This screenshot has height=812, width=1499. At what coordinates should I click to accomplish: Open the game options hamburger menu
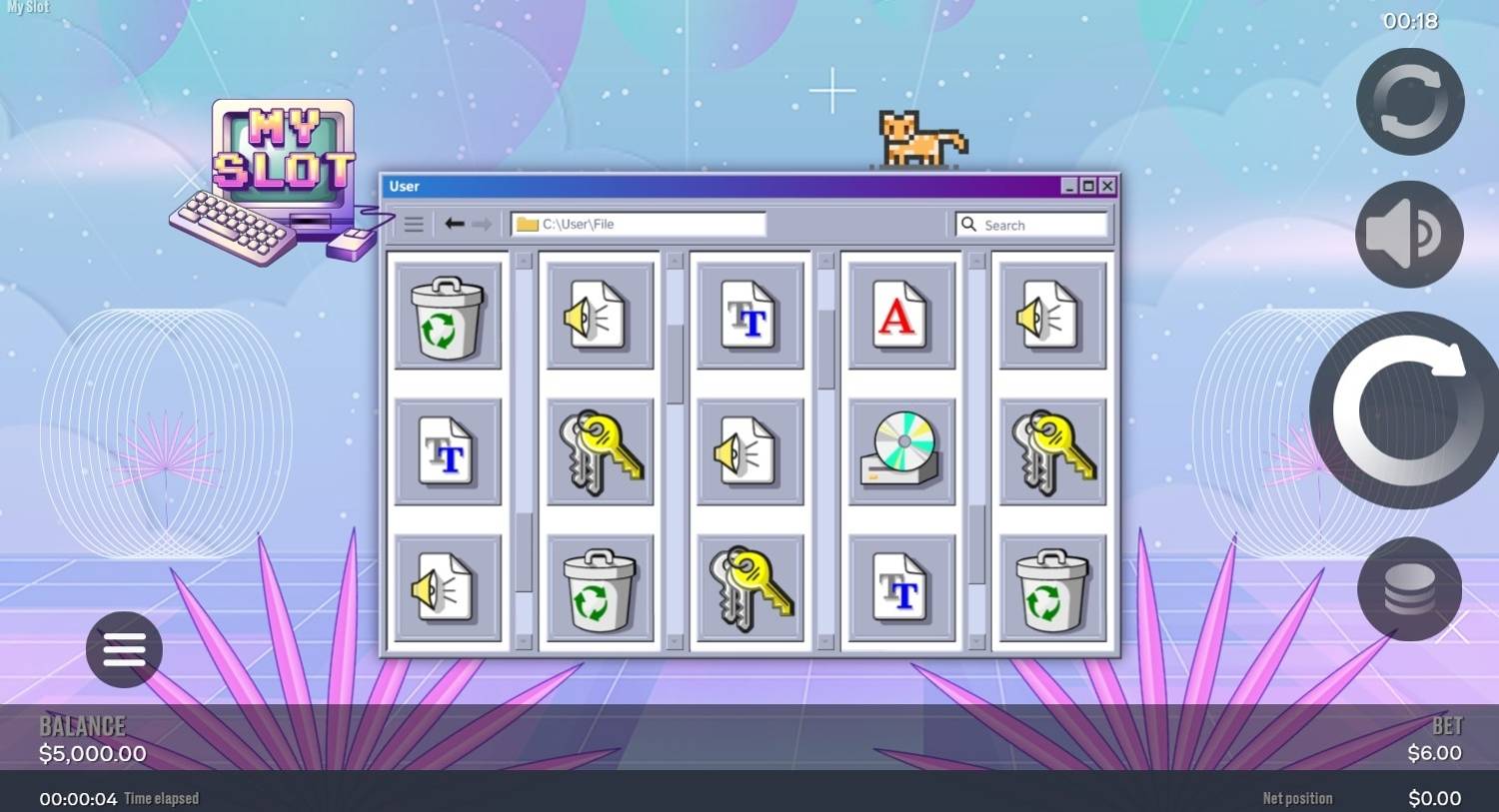[x=124, y=649]
